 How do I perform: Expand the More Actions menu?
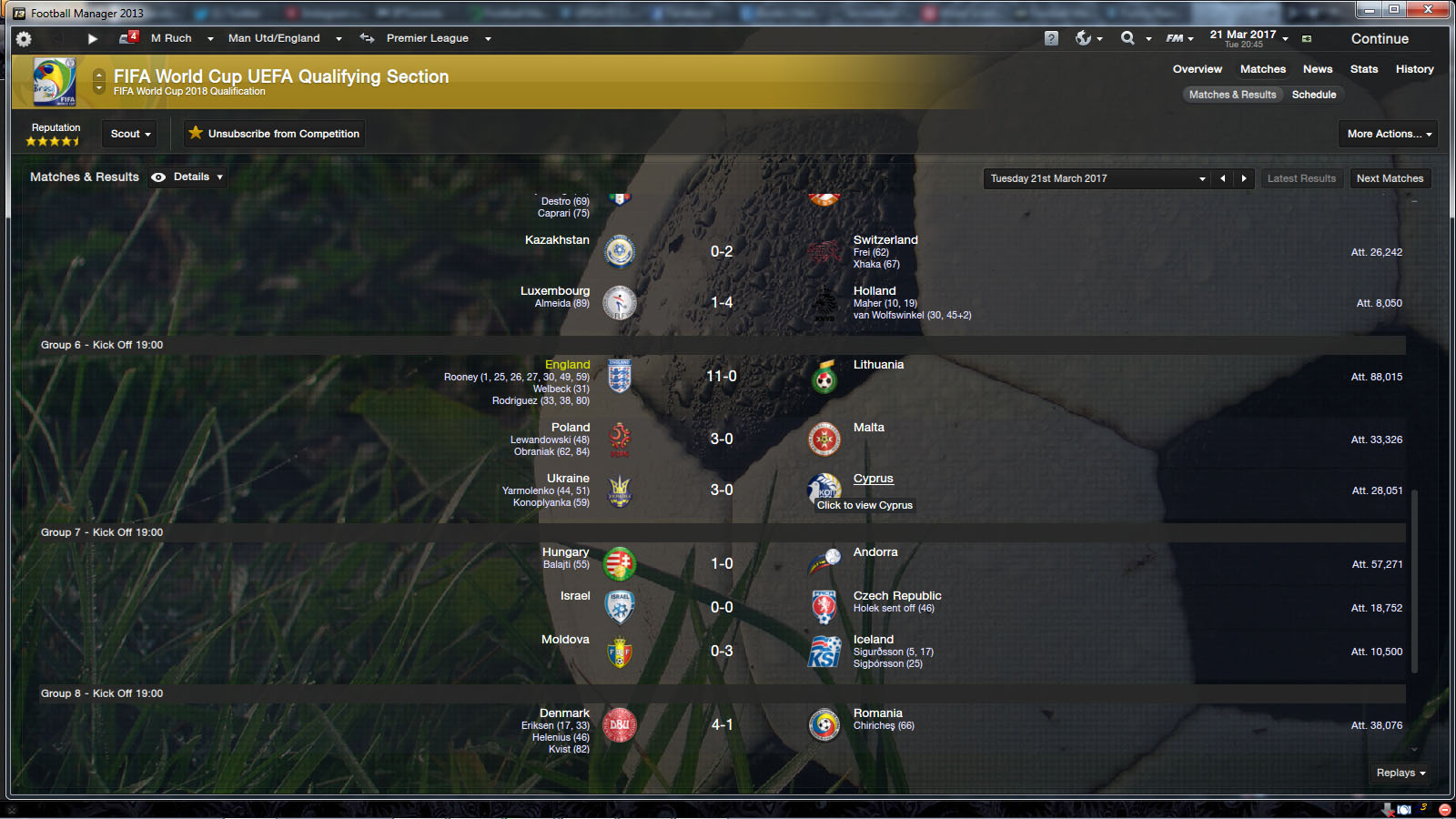click(1389, 134)
